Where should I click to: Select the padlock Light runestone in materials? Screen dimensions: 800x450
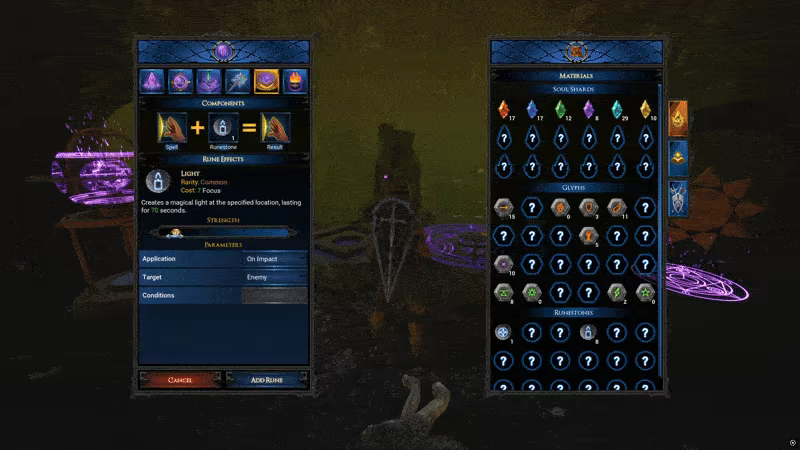click(589, 333)
